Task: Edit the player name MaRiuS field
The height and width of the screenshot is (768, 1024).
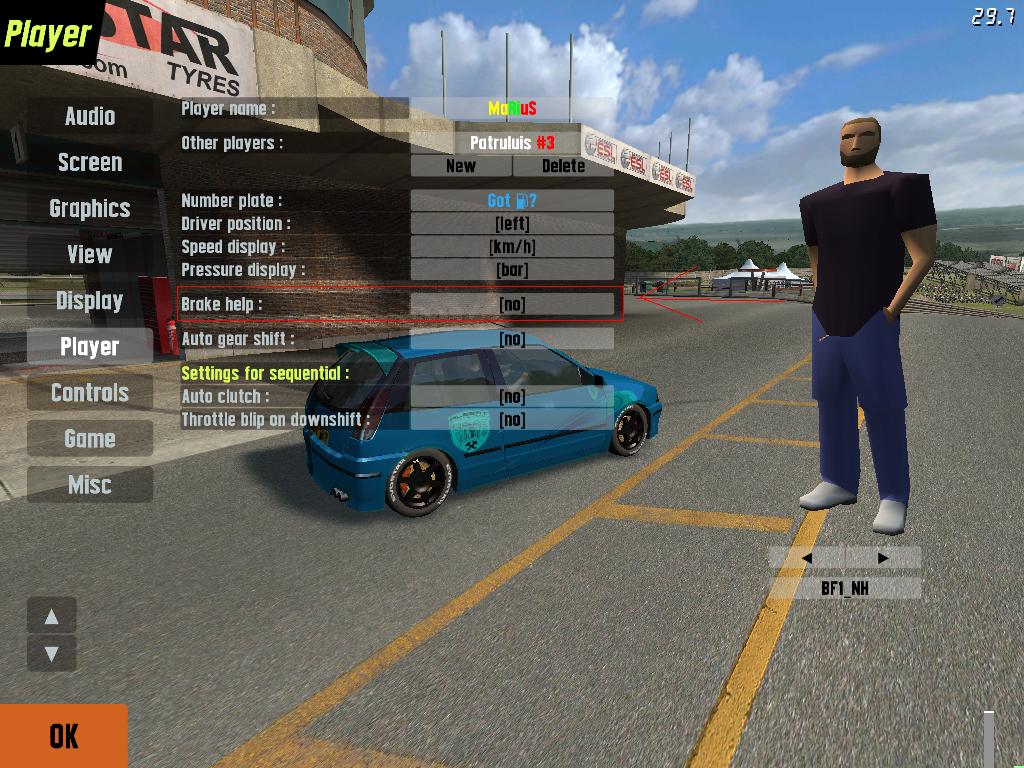Action: coord(512,108)
